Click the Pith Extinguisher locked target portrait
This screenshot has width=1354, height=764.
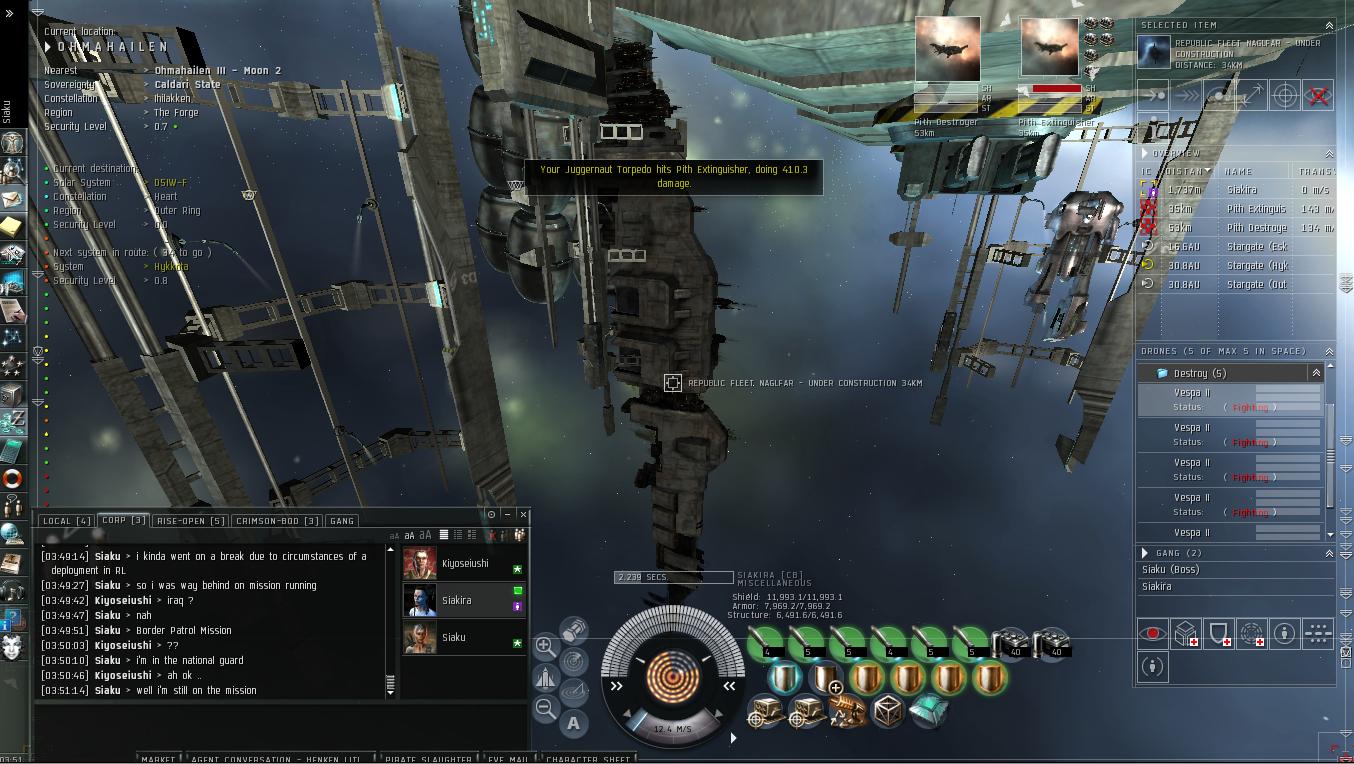click(1049, 47)
